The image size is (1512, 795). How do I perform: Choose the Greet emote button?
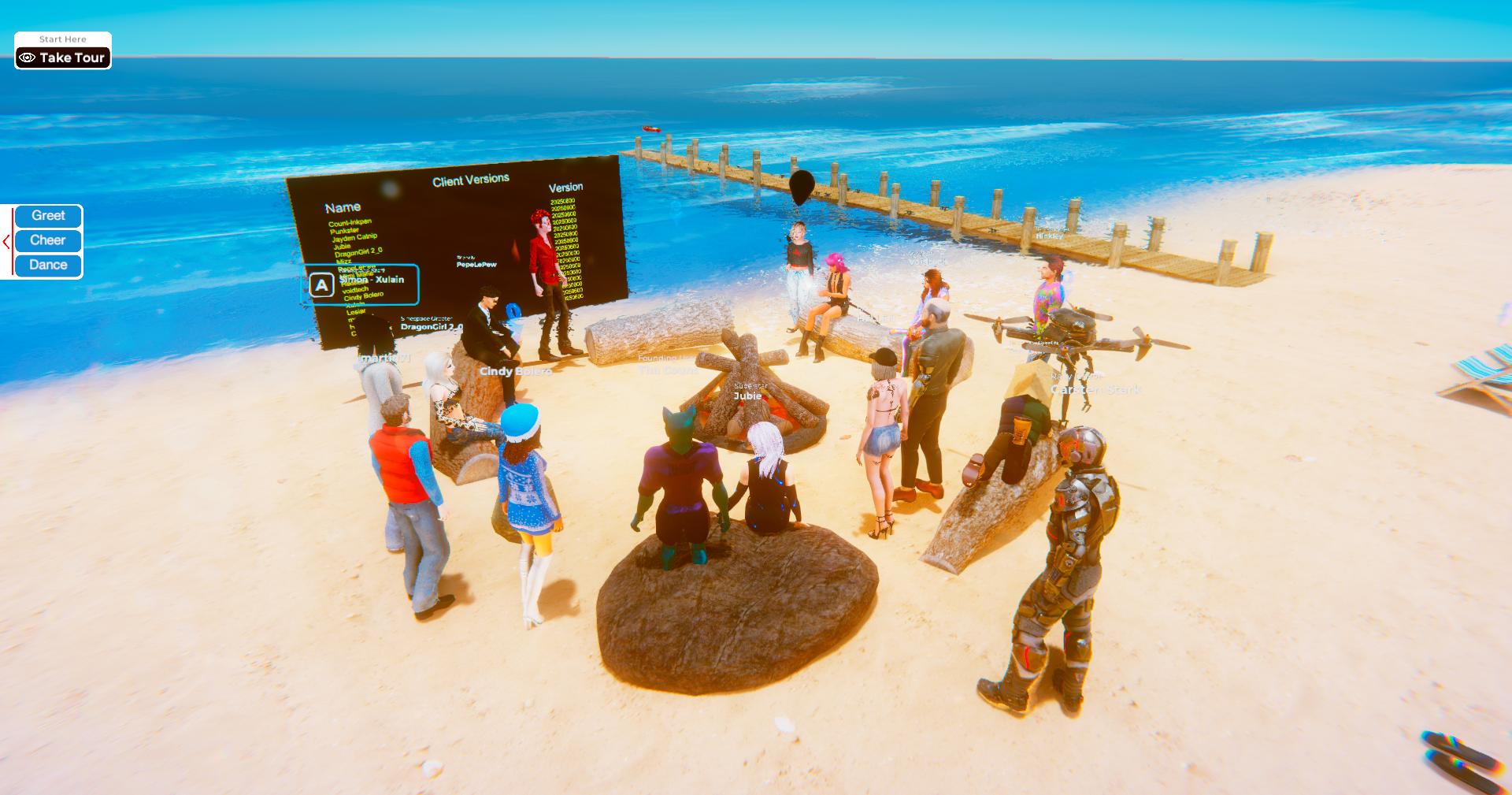tap(48, 216)
